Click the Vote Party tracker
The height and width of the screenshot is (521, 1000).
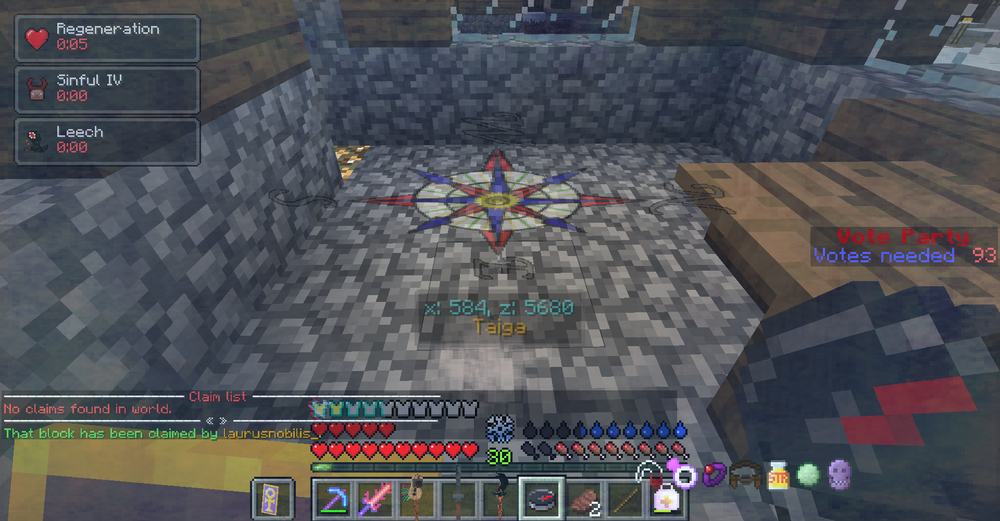click(x=904, y=246)
